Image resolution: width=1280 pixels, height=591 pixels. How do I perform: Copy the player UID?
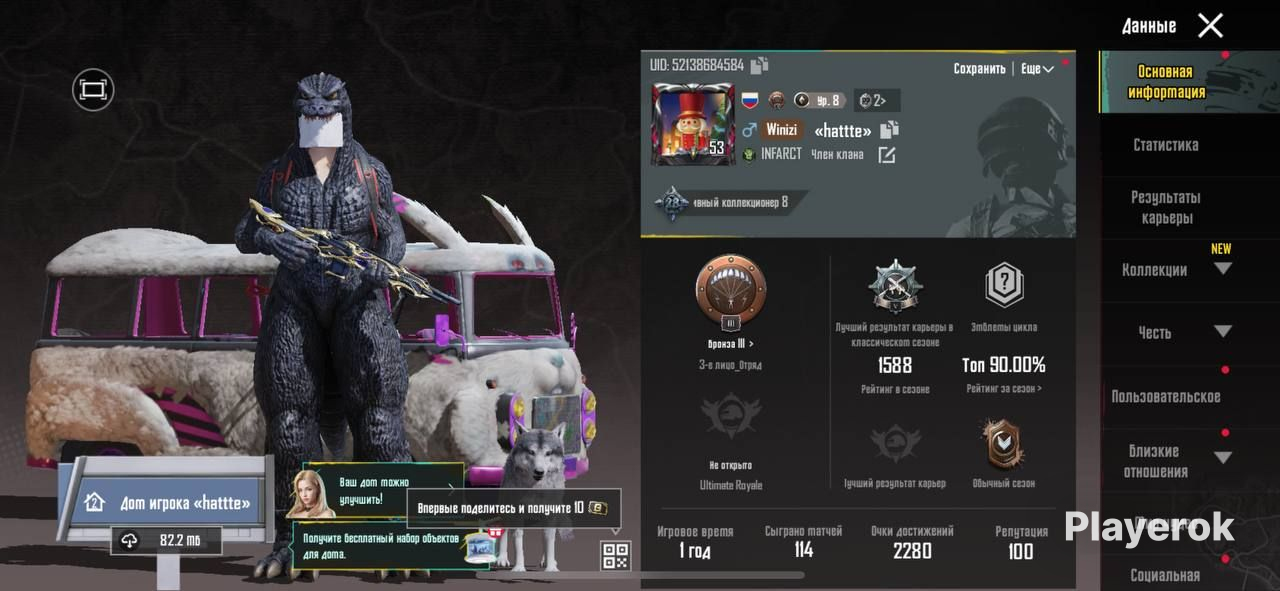point(760,66)
